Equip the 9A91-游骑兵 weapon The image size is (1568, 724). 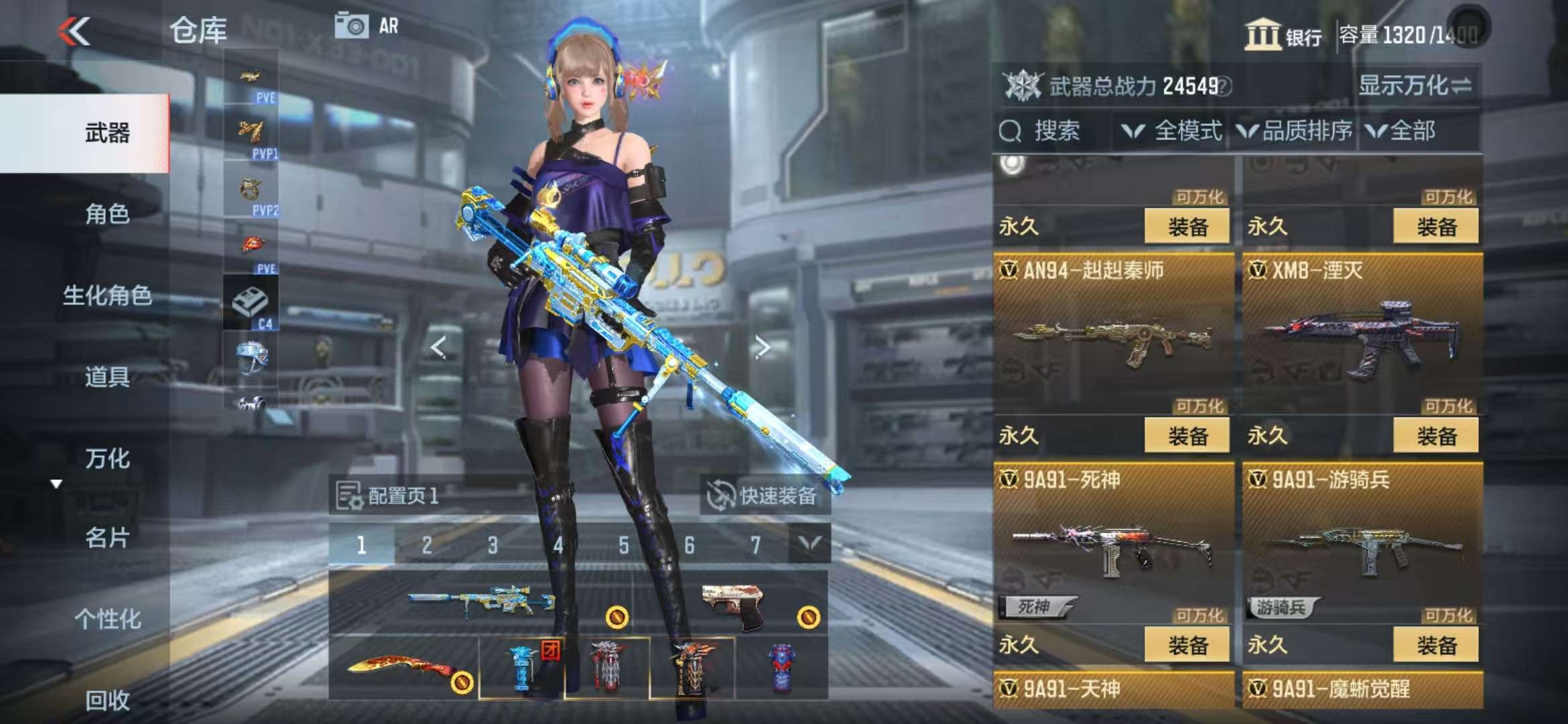pyautogui.click(x=1435, y=645)
